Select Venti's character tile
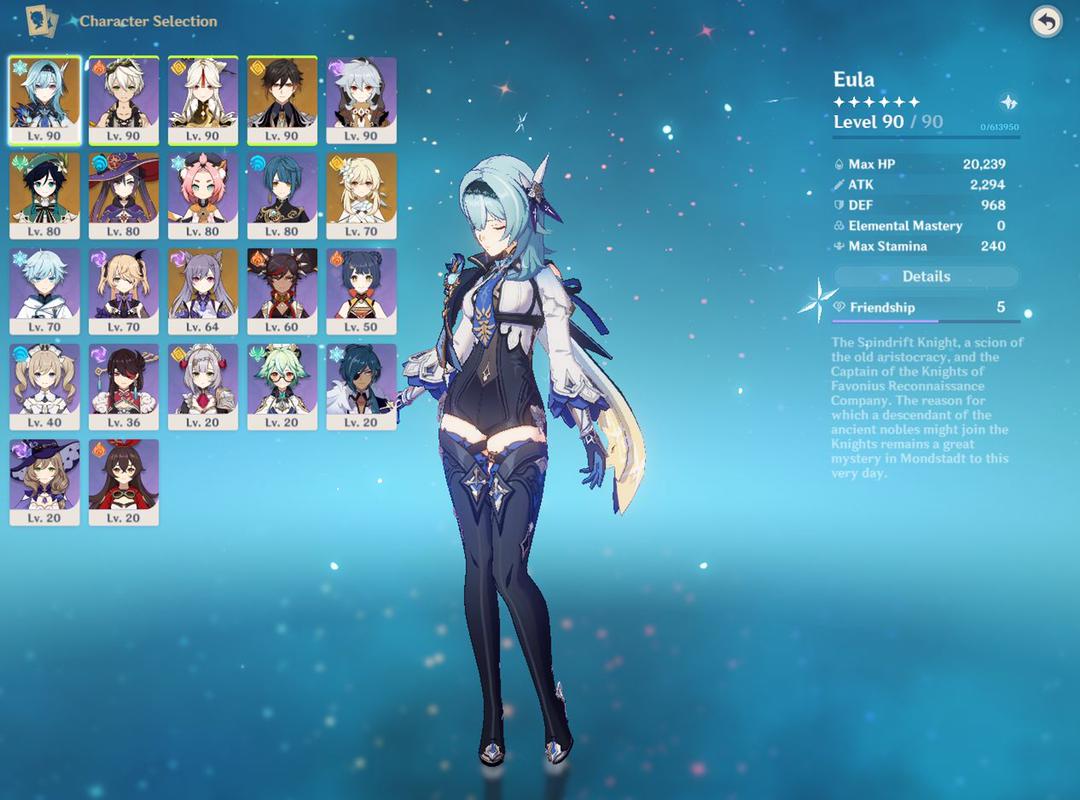This screenshot has width=1080, height=800. click(x=45, y=194)
